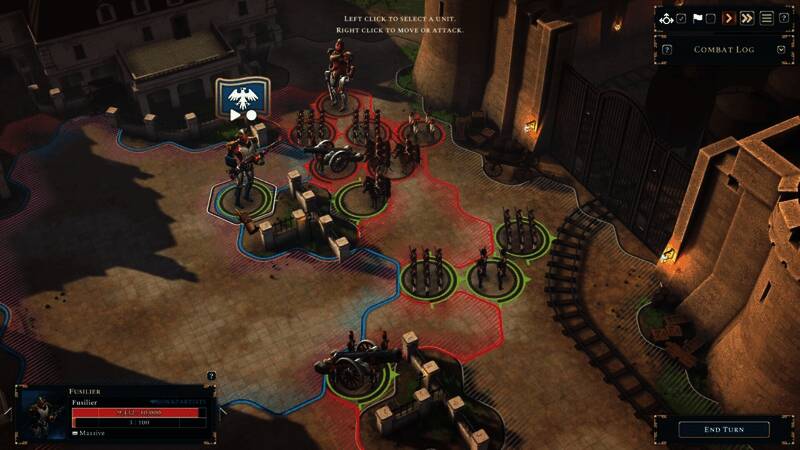Toggle the checkbox beside the formation icon
This screenshot has height=450, width=800.
681,18
